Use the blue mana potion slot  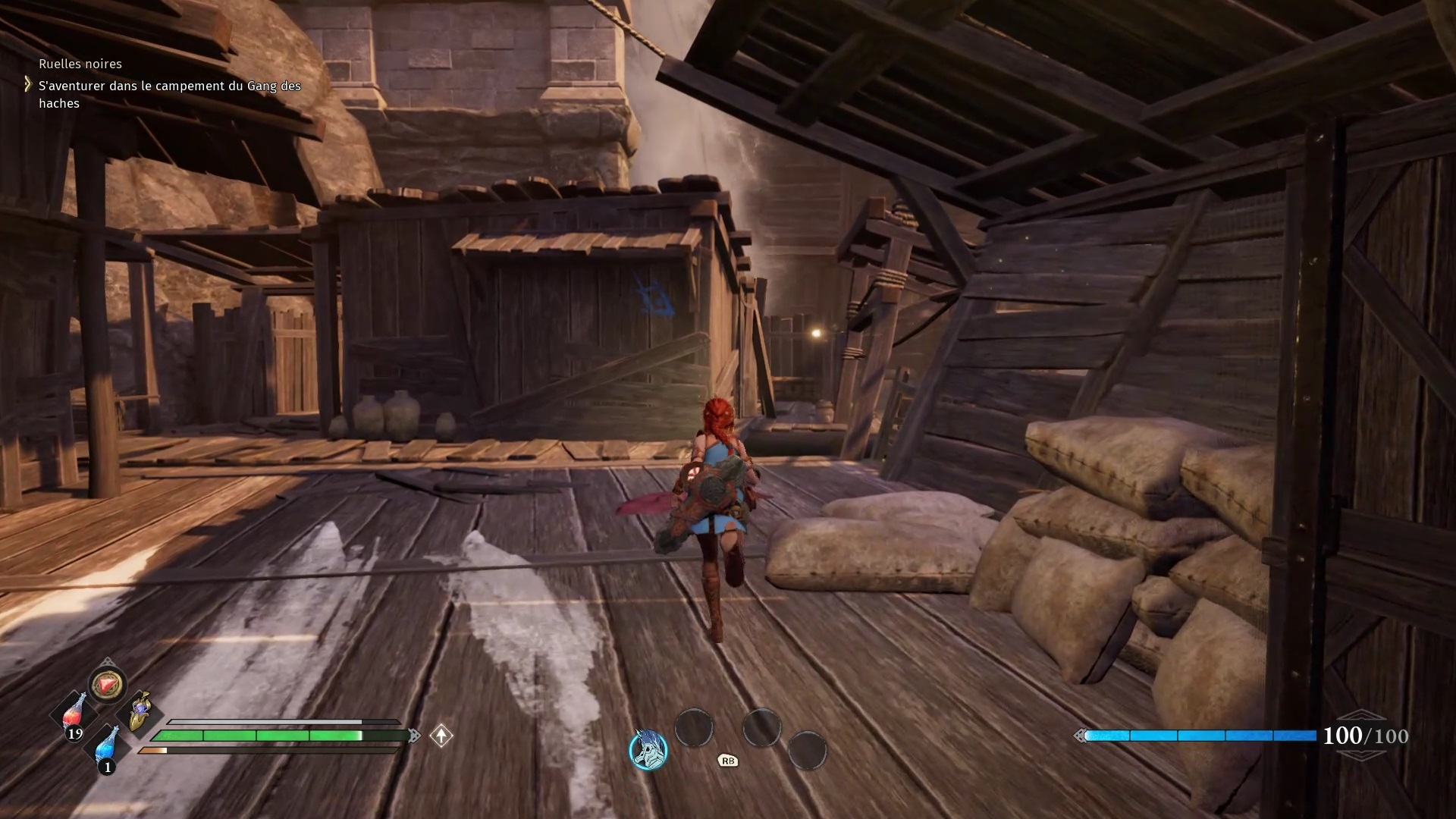(x=107, y=746)
